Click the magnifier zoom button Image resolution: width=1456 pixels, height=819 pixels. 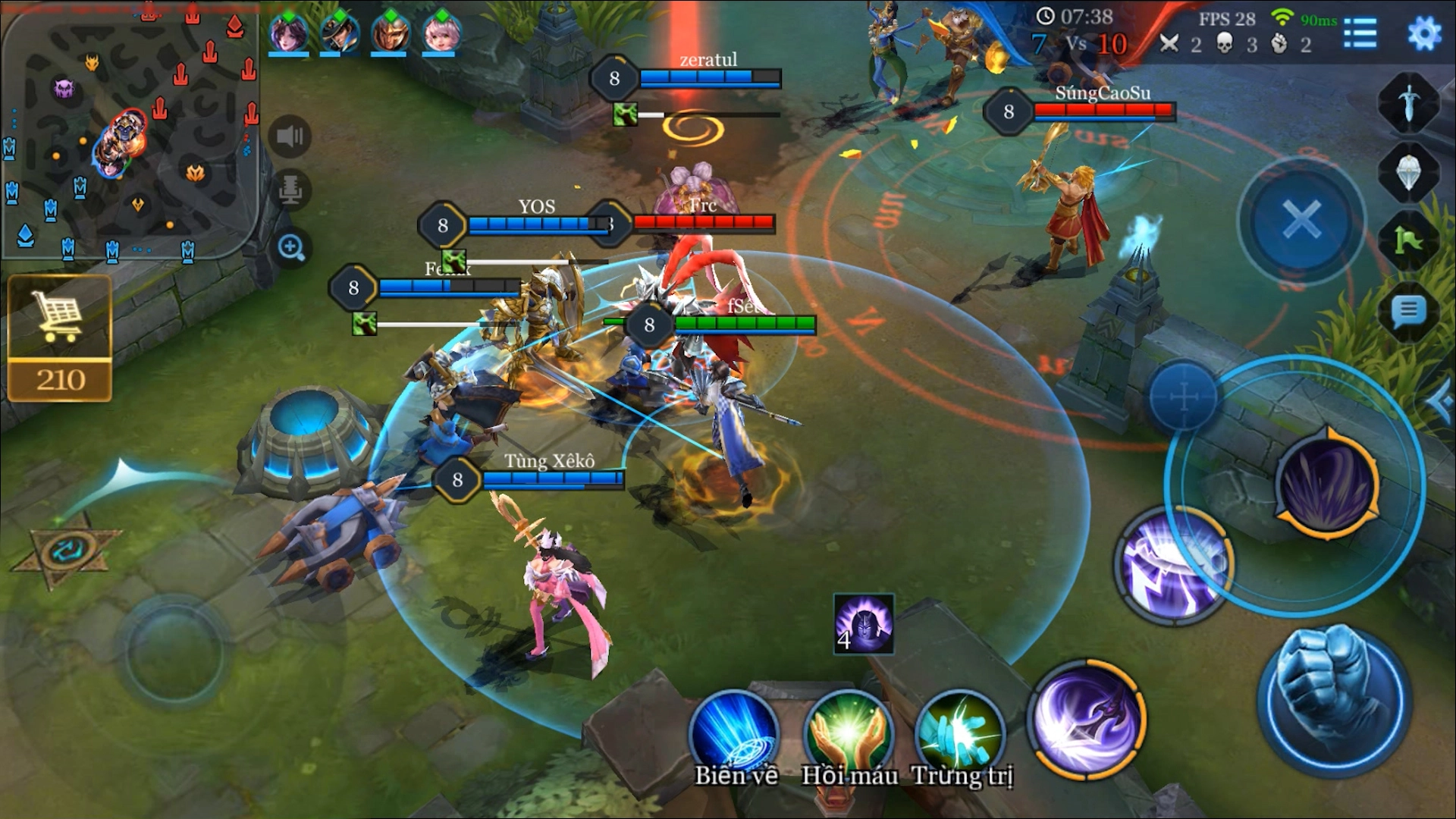click(291, 247)
